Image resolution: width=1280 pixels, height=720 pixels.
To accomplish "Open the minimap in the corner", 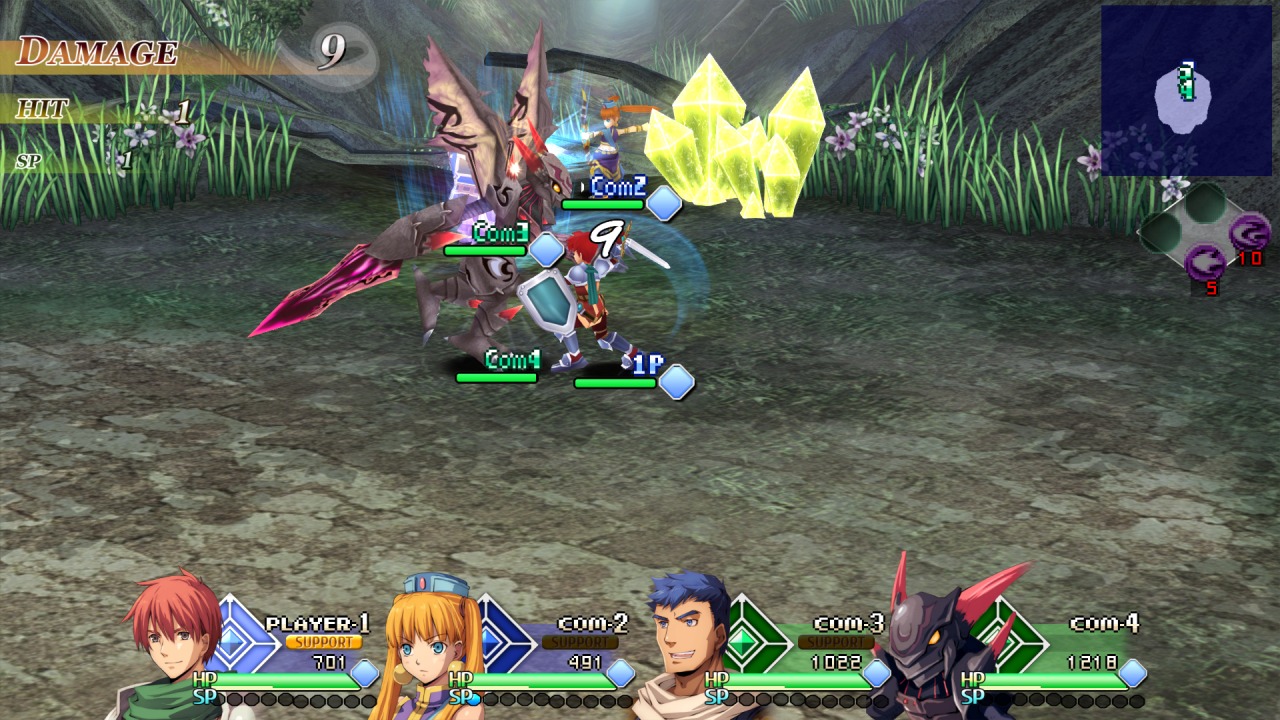I will 1186,91.
